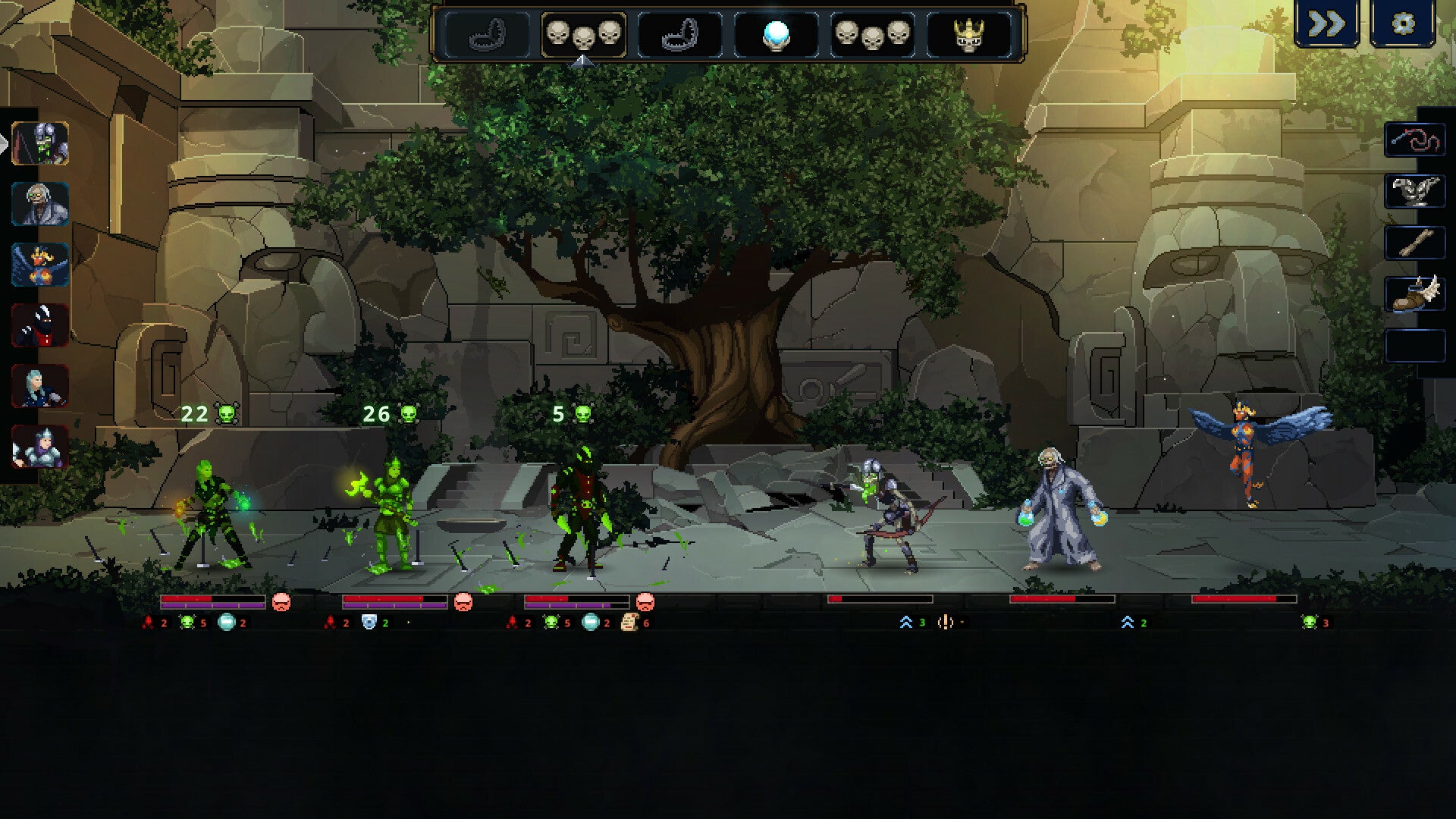Inspect the winged boot artifact

point(1415,295)
